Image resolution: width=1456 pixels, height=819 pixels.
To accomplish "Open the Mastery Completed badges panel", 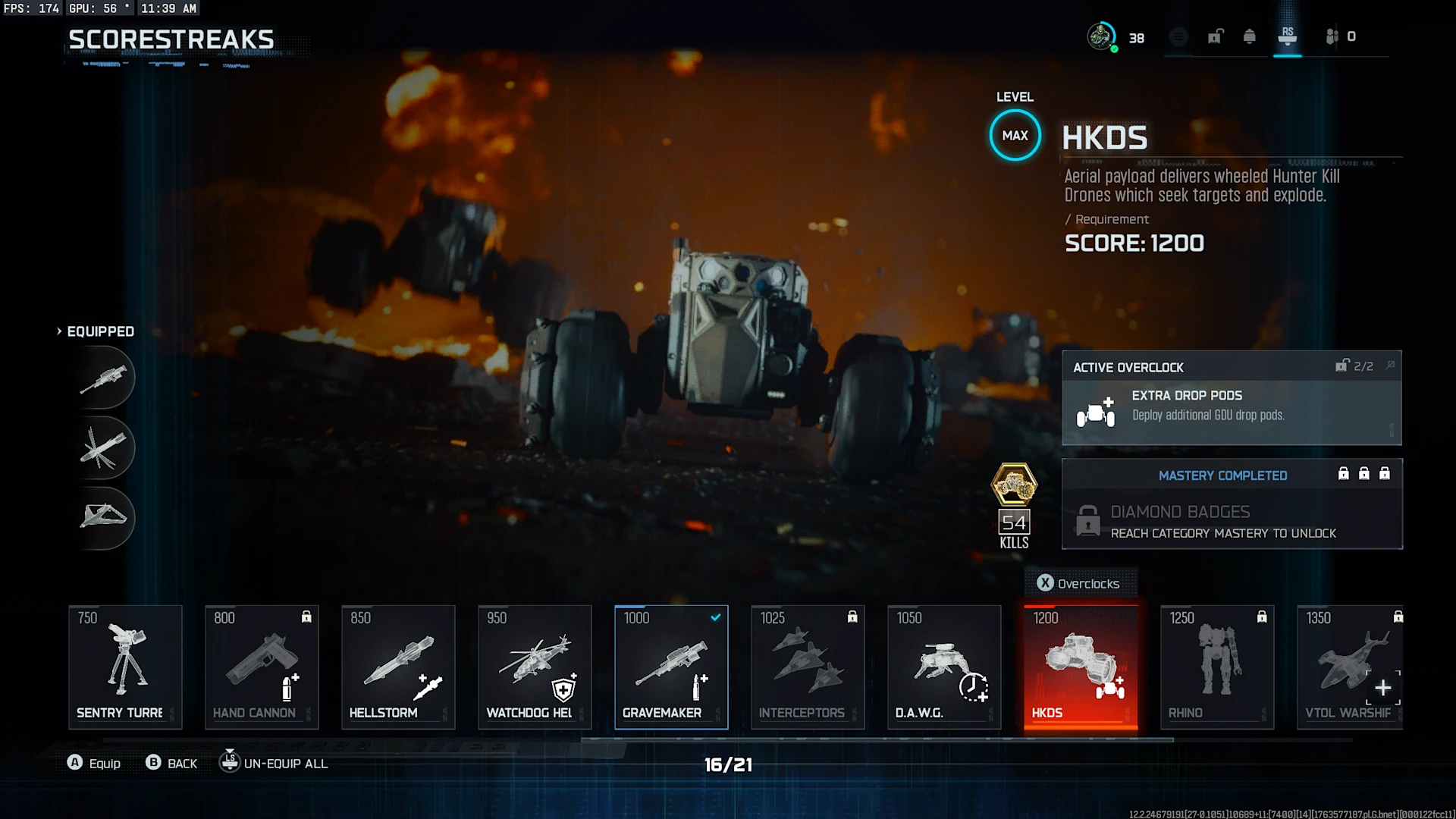I will tap(1232, 504).
